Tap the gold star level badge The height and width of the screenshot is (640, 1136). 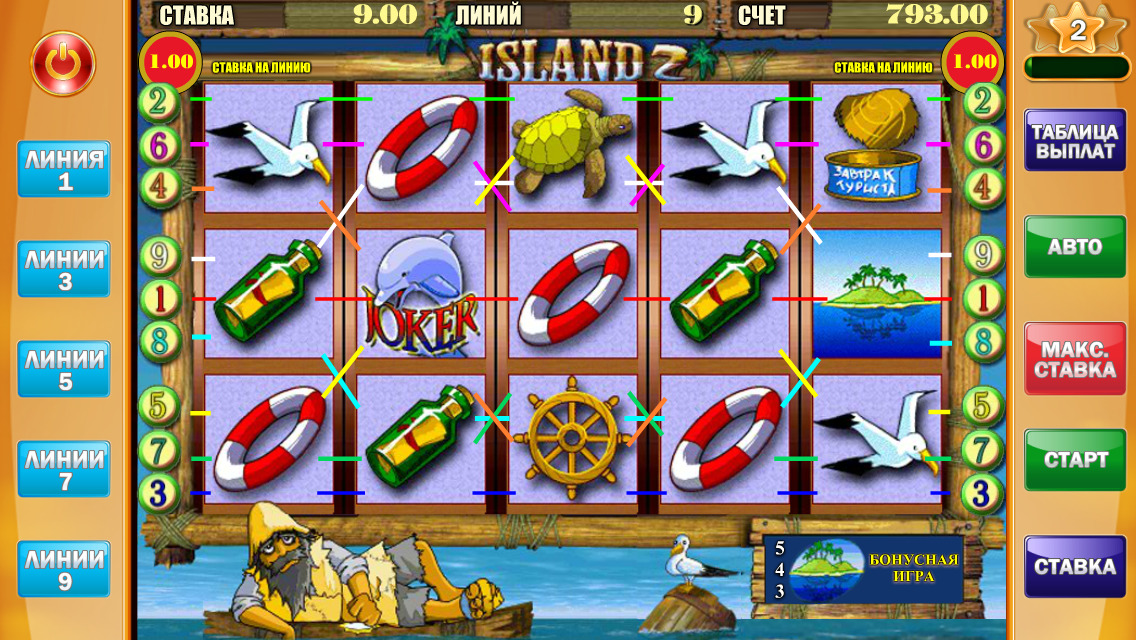(x=1077, y=31)
